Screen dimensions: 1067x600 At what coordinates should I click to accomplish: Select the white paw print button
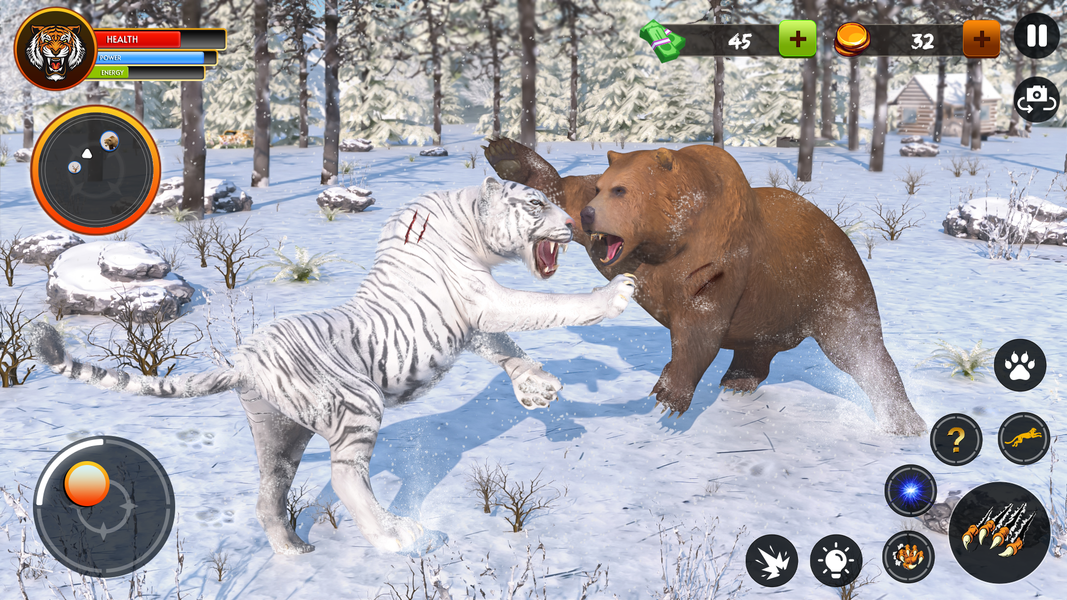1020,365
